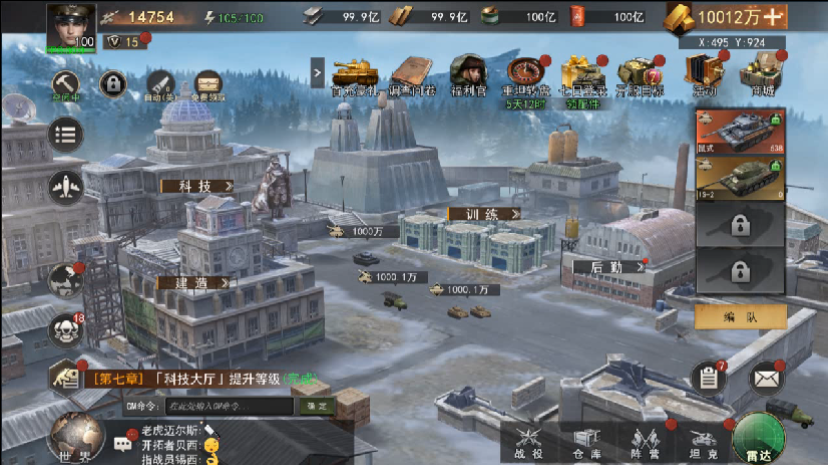Image resolution: width=828 pixels, height=465 pixels.
Task: Click the 编队 formation button
Action: tap(740, 317)
